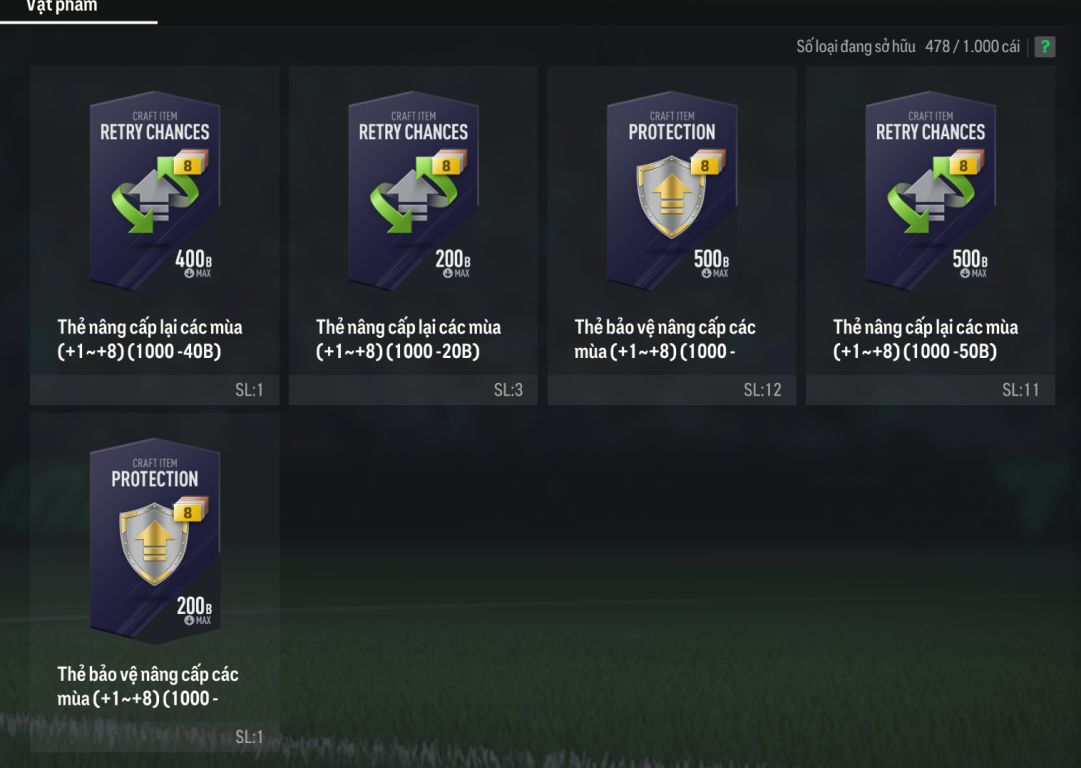The width and height of the screenshot is (1081, 768).
Task: Open the green question mark help
Action: pyautogui.click(x=1045, y=47)
